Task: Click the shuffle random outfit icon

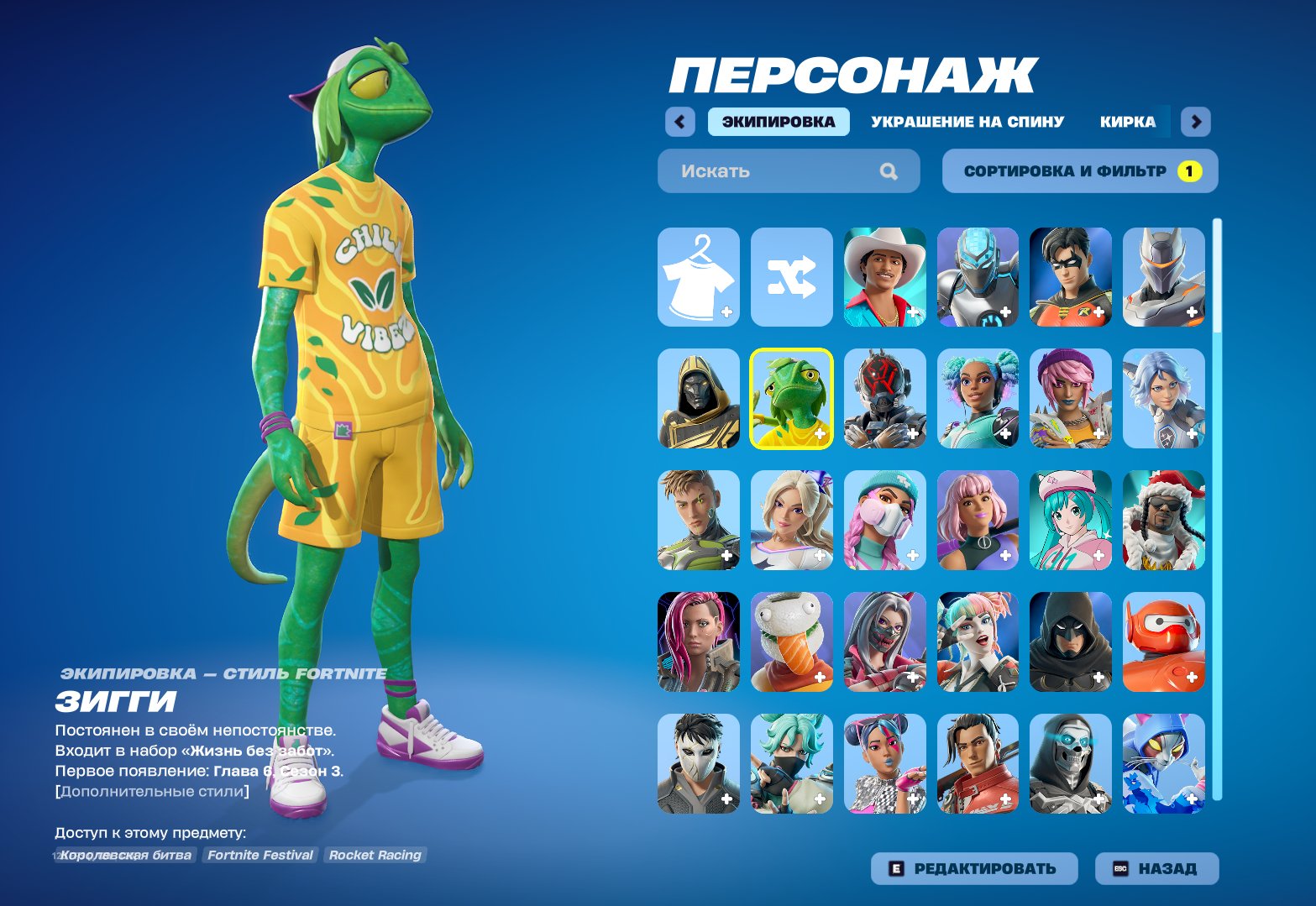Action: (790, 277)
